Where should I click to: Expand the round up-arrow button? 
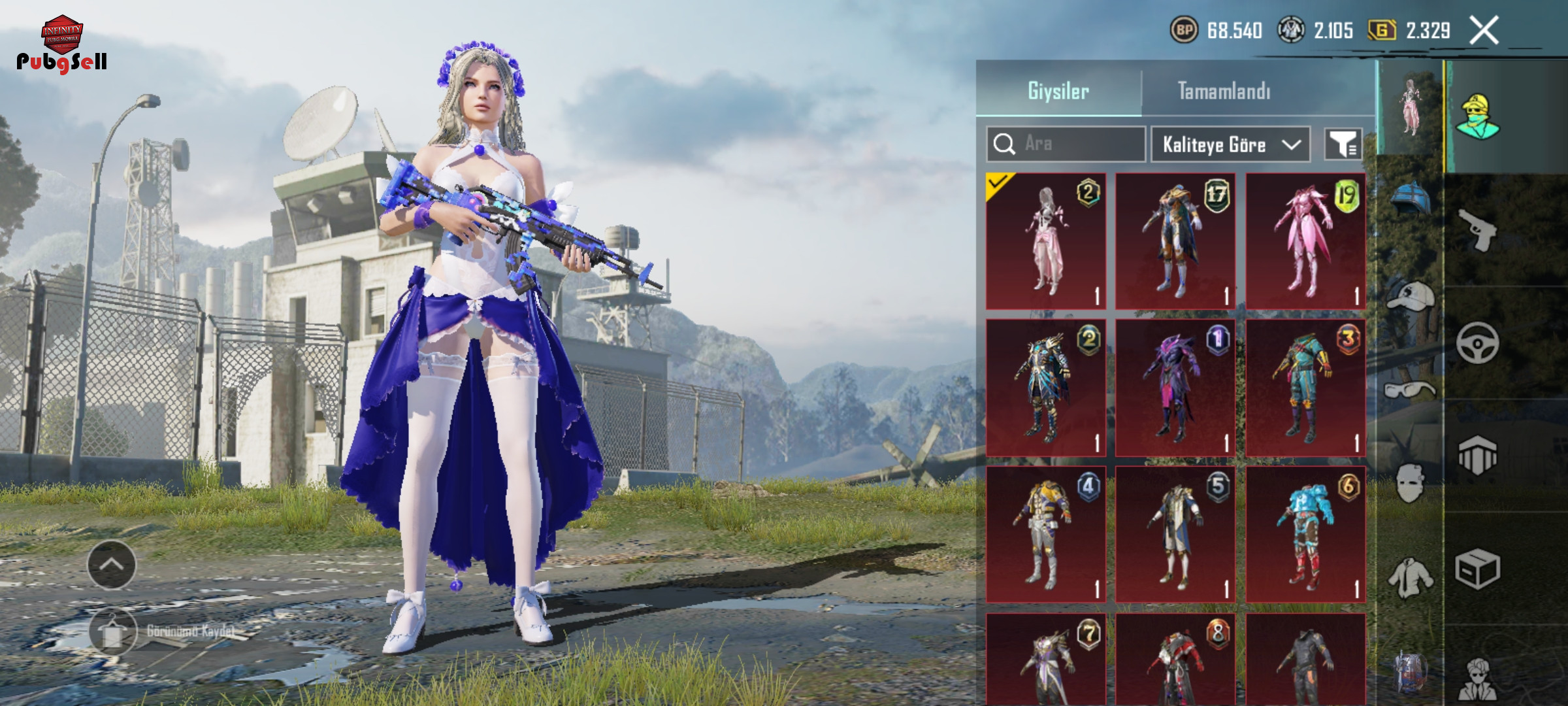tap(112, 565)
